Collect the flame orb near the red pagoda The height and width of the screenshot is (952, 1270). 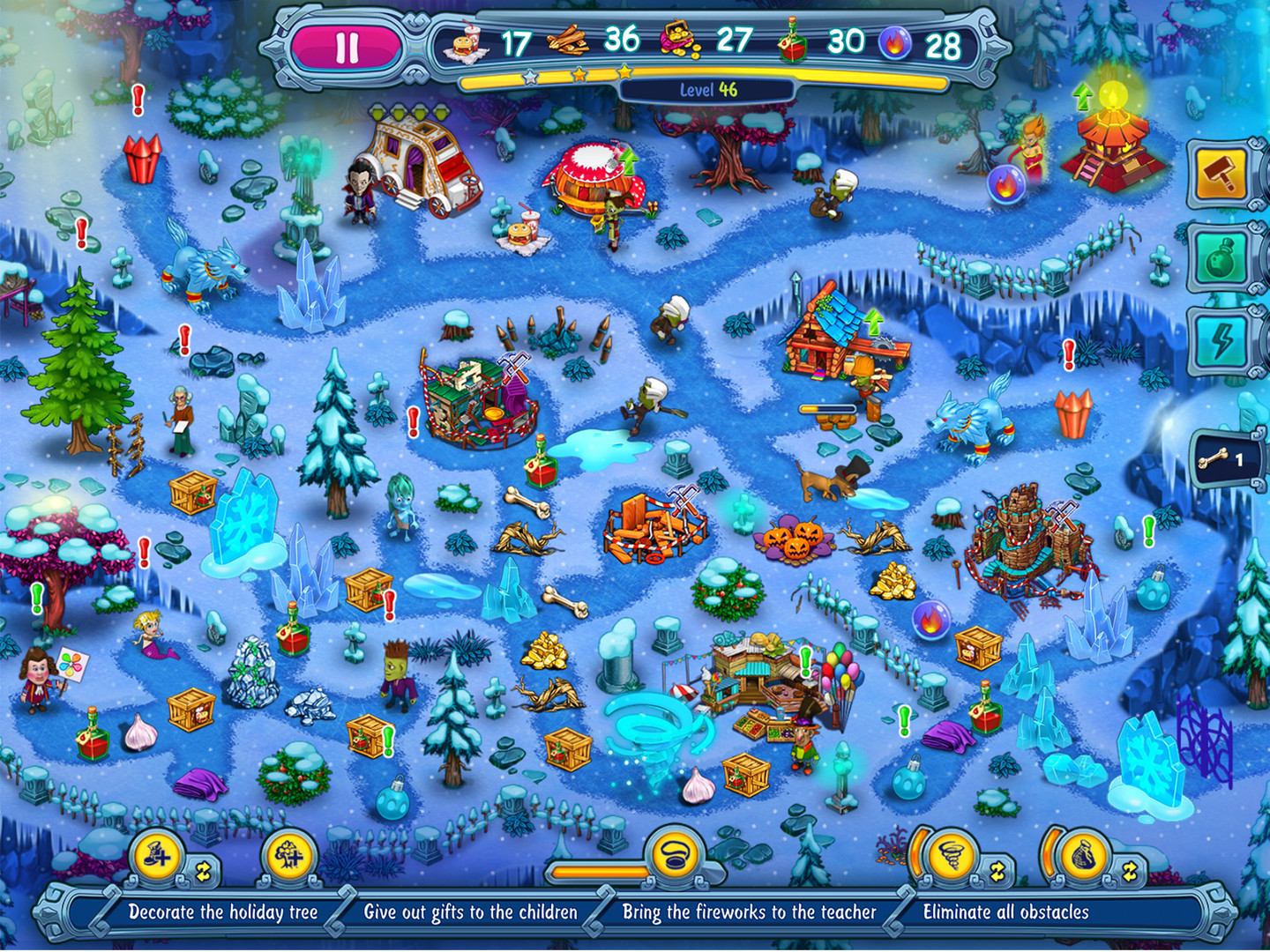point(1007,185)
